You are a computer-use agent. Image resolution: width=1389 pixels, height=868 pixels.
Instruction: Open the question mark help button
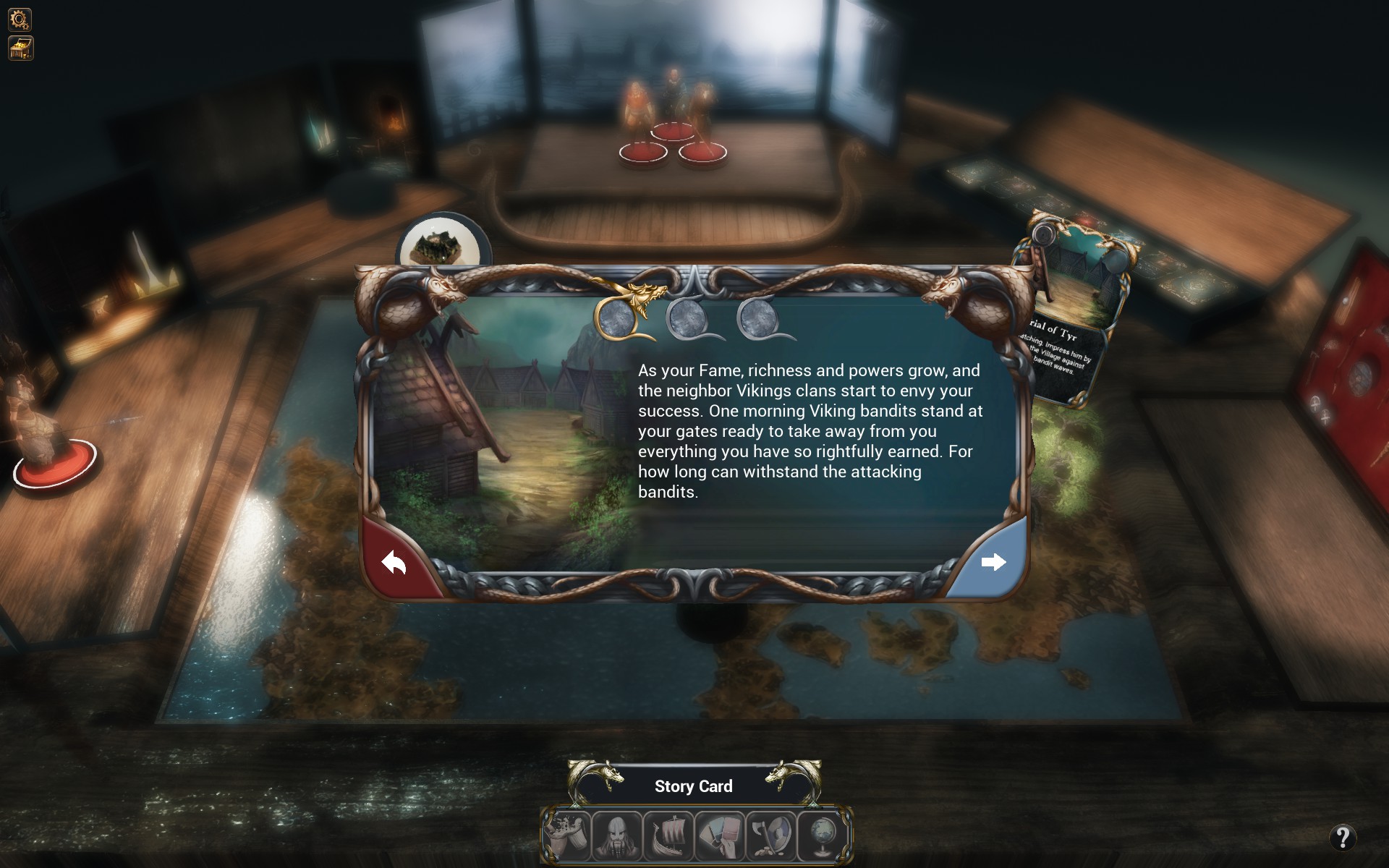tap(1342, 838)
